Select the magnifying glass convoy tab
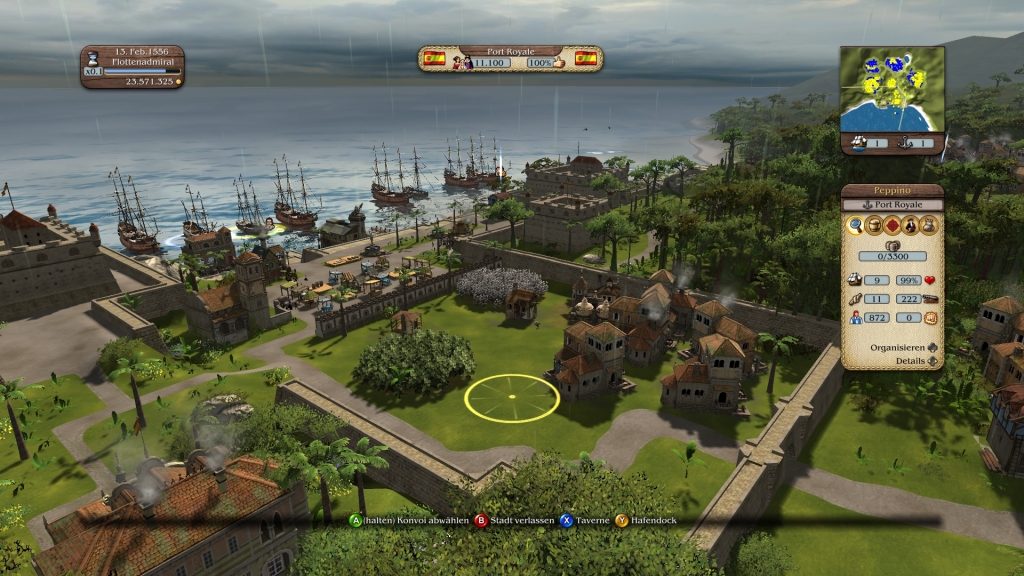Screen dimensions: 1024x576 click(856, 226)
